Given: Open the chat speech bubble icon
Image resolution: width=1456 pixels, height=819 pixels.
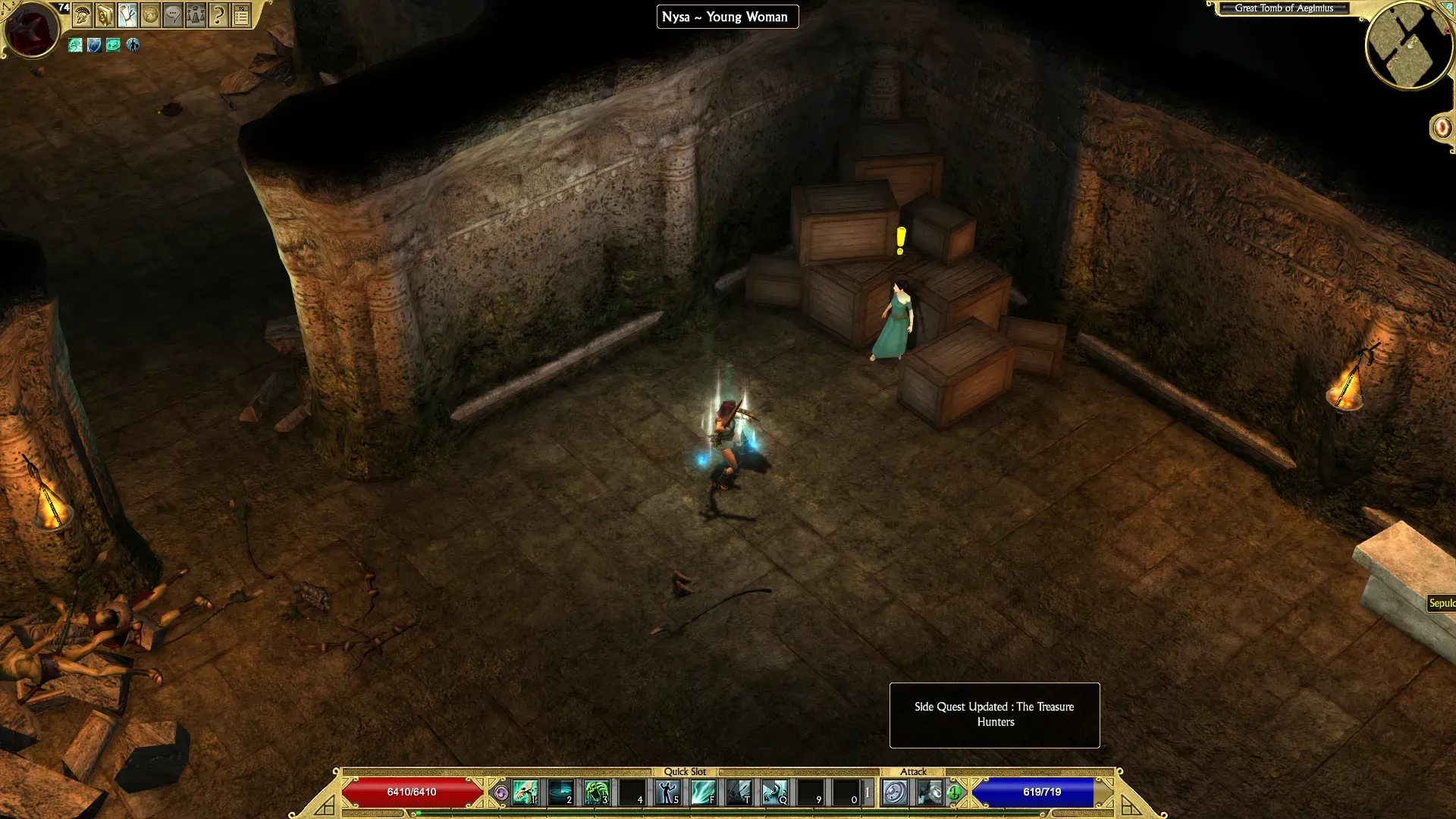Looking at the screenshot, I should [x=173, y=15].
